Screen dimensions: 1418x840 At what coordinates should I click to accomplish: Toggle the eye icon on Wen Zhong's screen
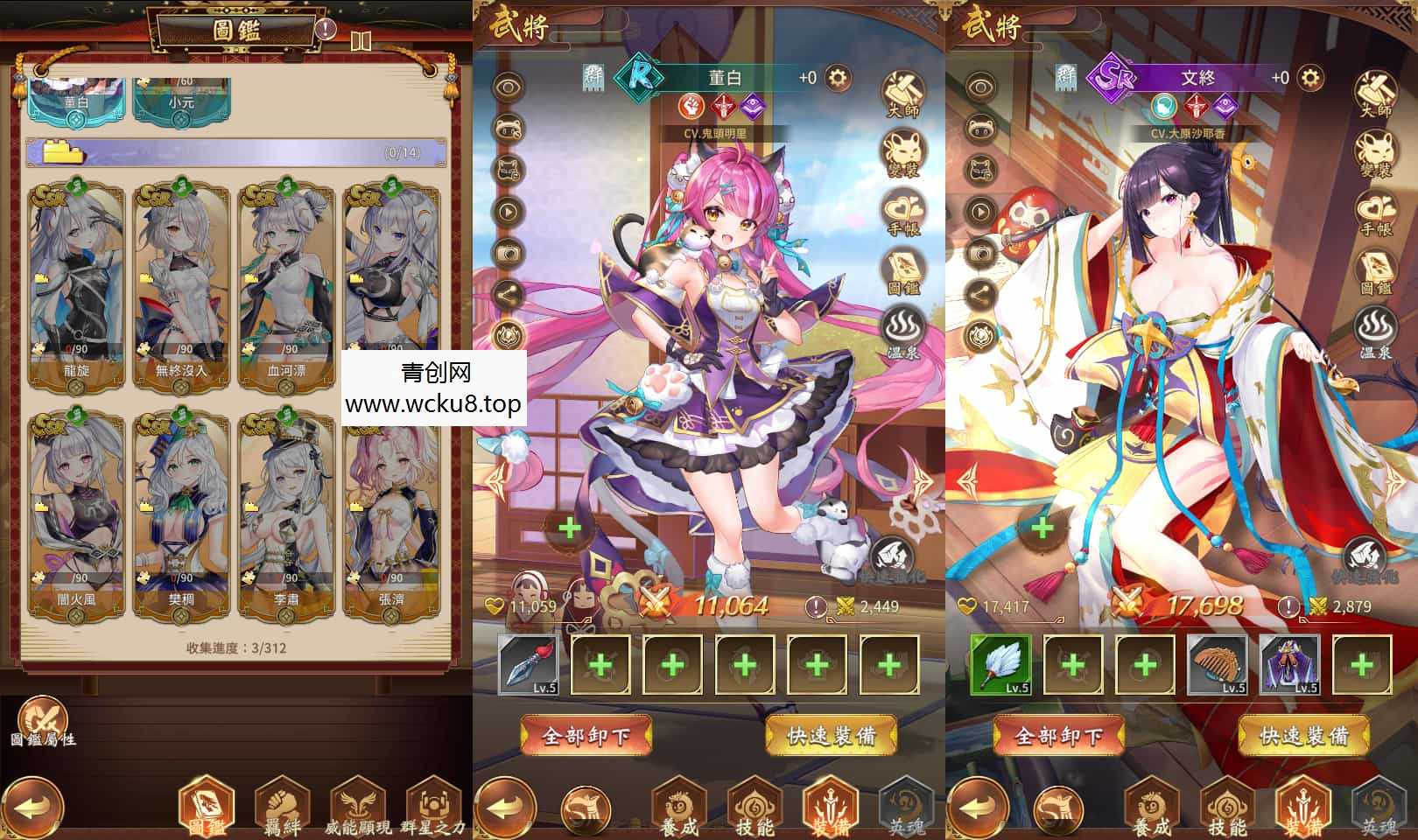click(x=981, y=87)
